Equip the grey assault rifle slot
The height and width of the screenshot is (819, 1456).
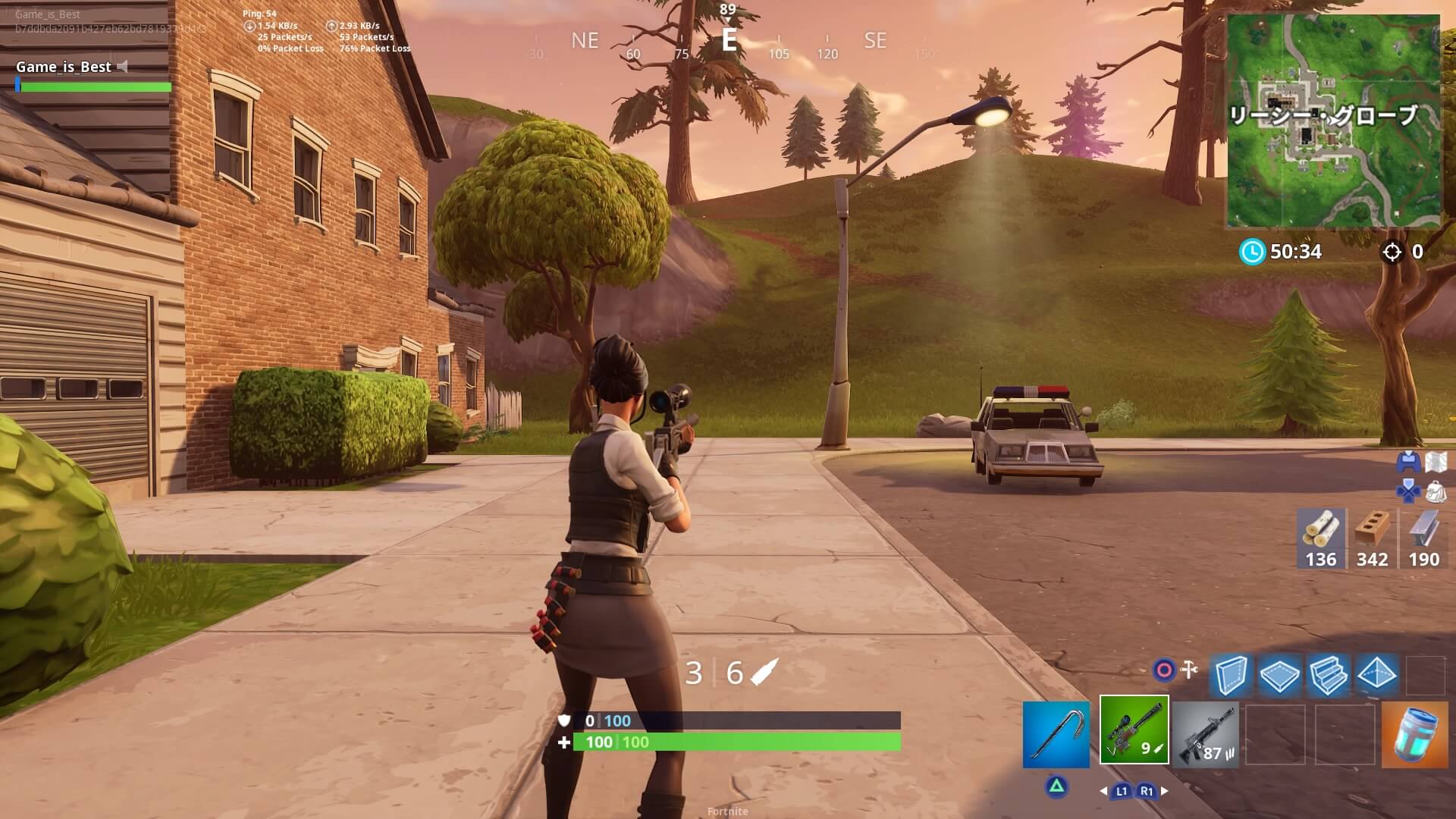[1205, 734]
